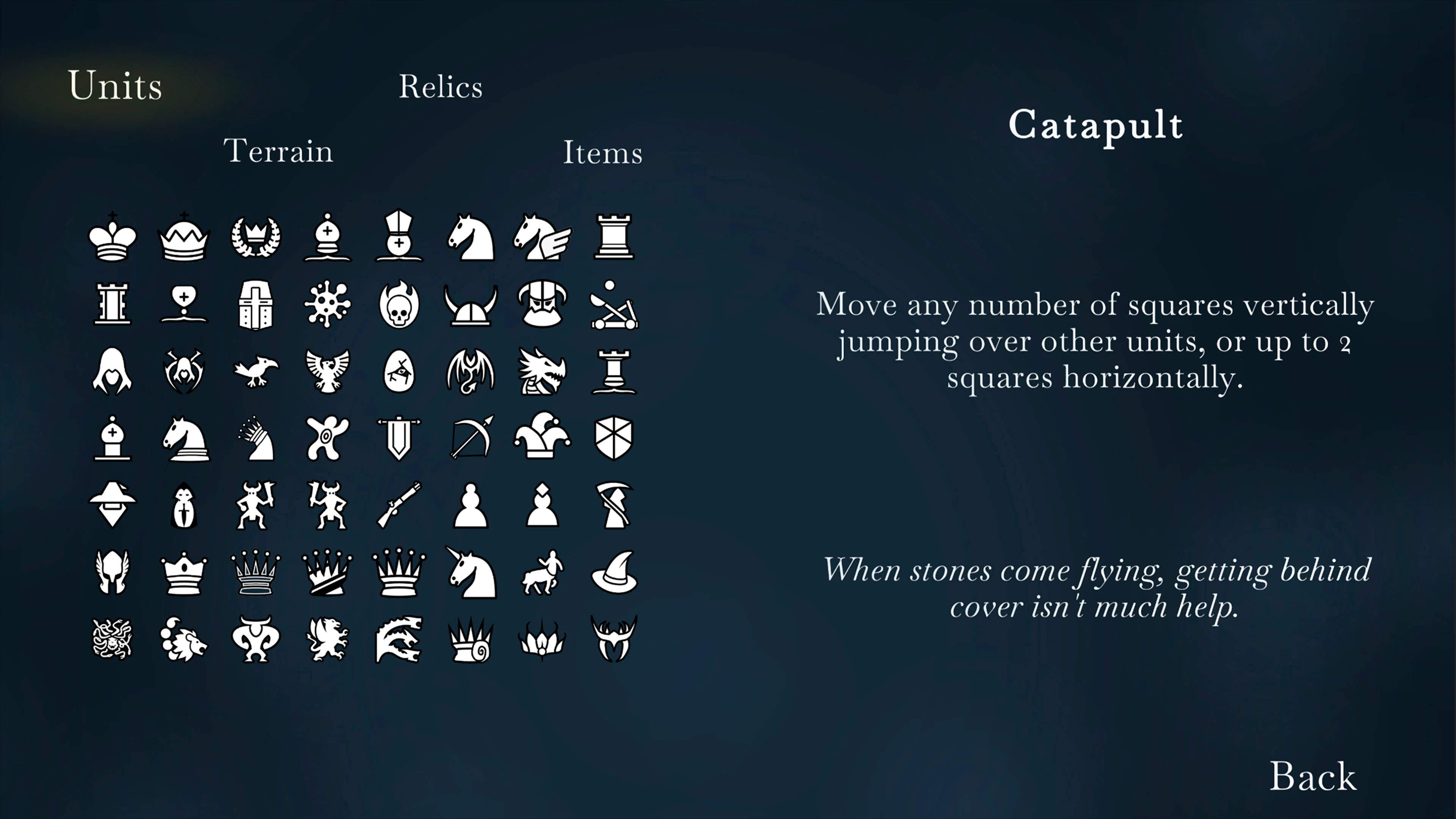This screenshot has height=819, width=1456.
Task: Select the King unit icon
Action: click(113, 237)
